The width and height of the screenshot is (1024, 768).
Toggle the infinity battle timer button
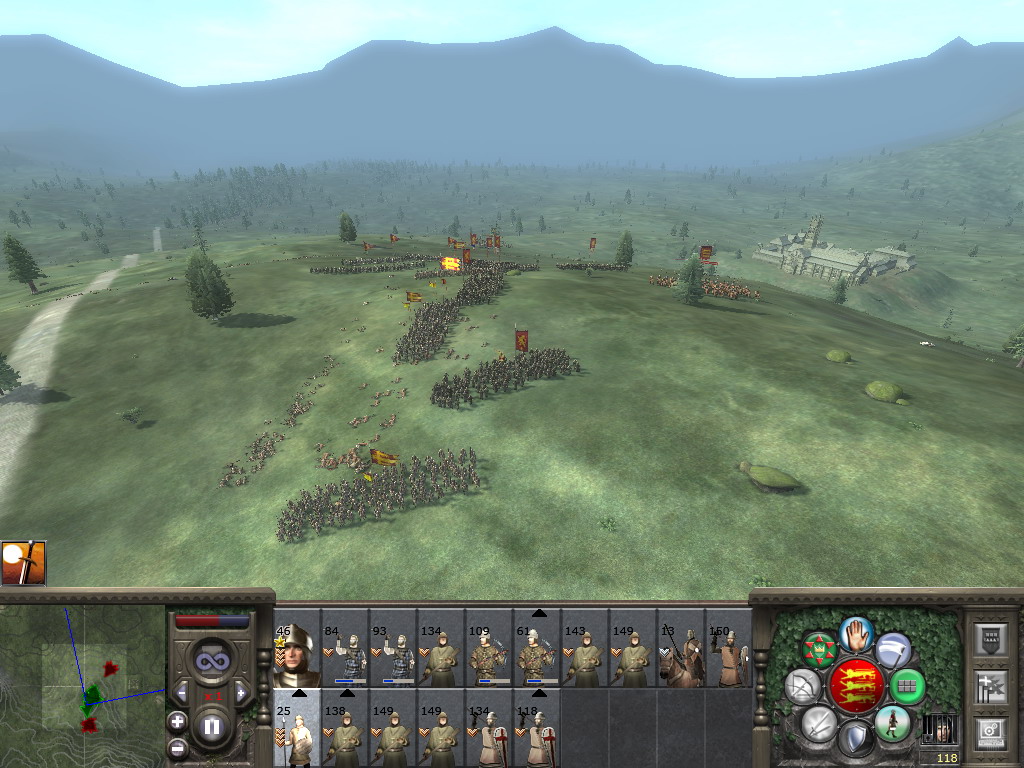point(211,662)
